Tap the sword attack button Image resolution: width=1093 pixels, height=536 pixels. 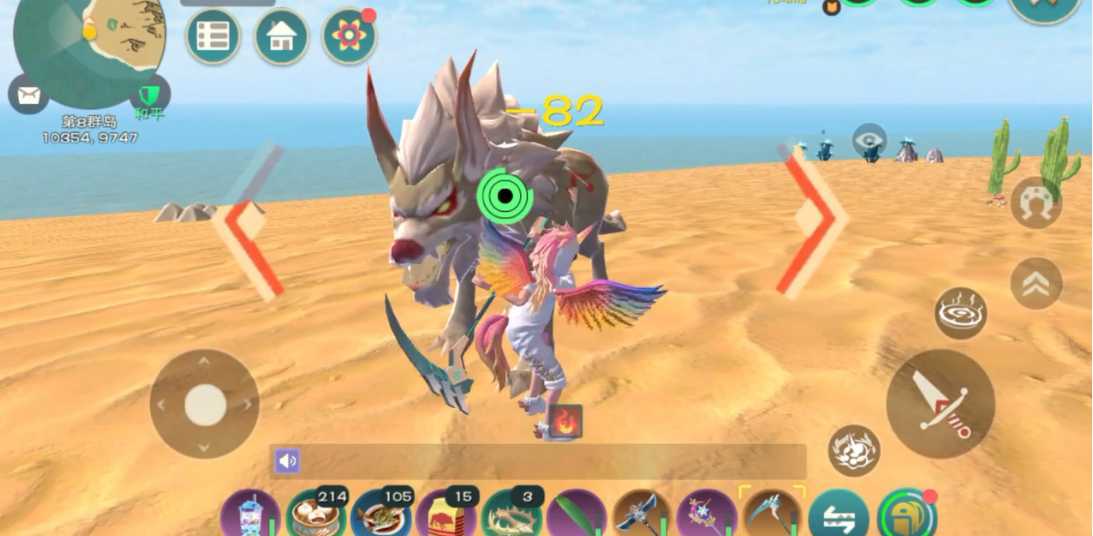tap(940, 403)
